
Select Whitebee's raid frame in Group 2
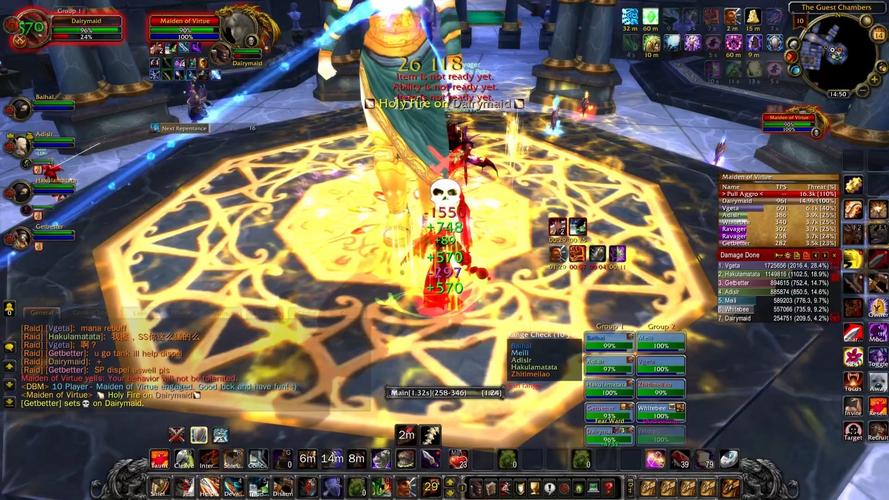[660, 410]
